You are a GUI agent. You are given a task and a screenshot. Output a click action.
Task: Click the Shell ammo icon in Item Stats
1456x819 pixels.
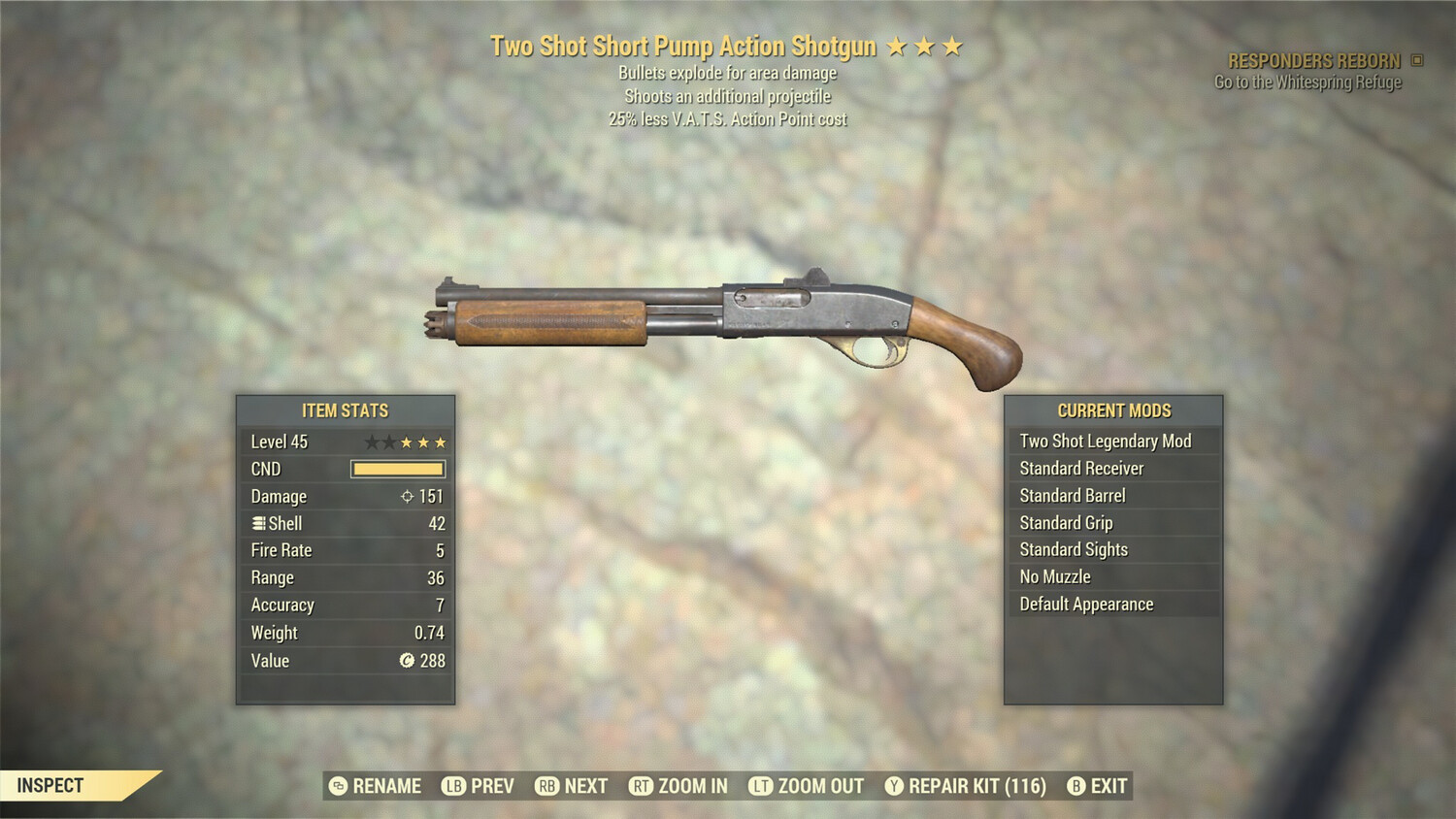[x=257, y=523]
